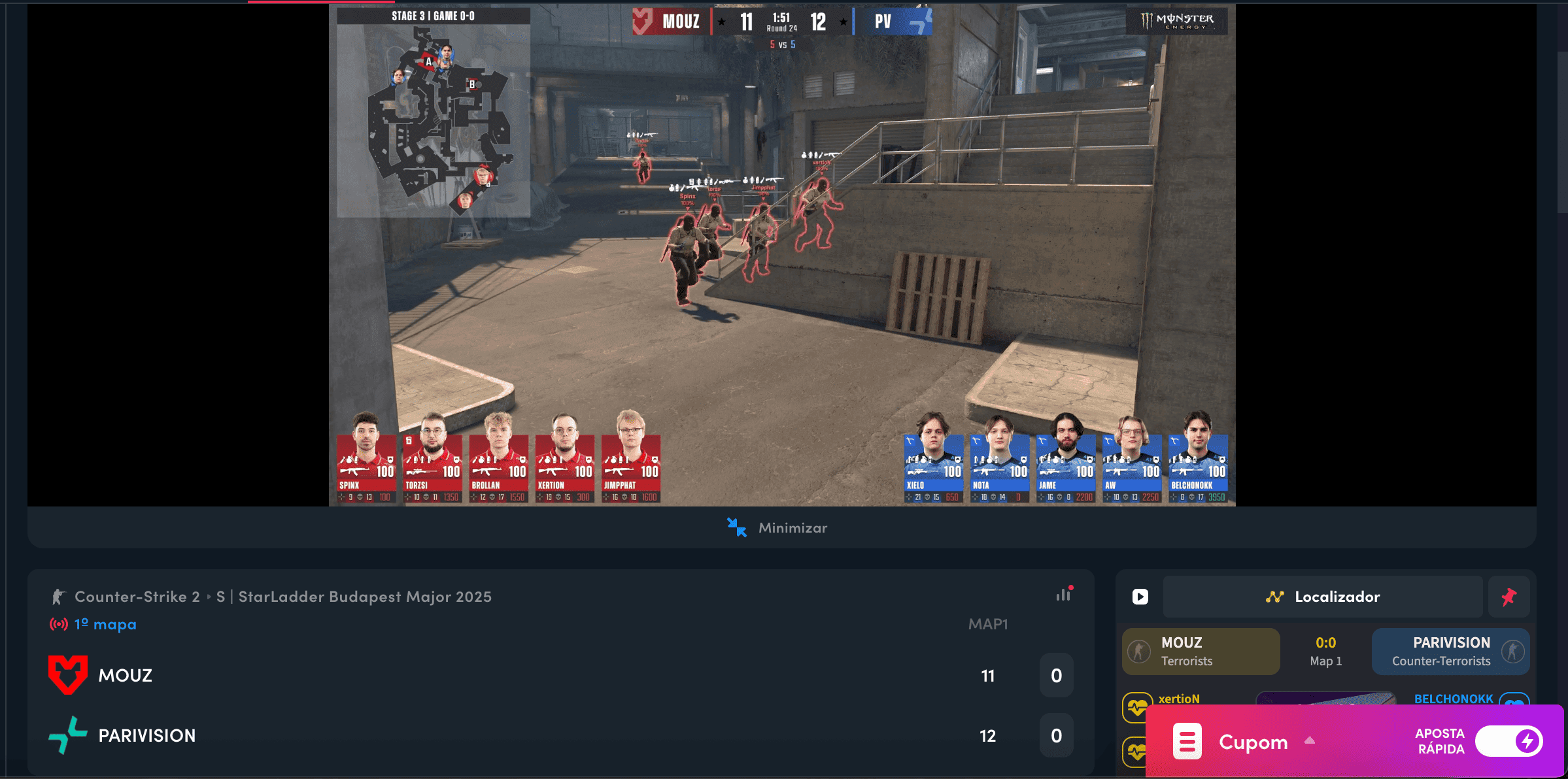Select the MOUZ Terrorists market panel

point(1201,650)
